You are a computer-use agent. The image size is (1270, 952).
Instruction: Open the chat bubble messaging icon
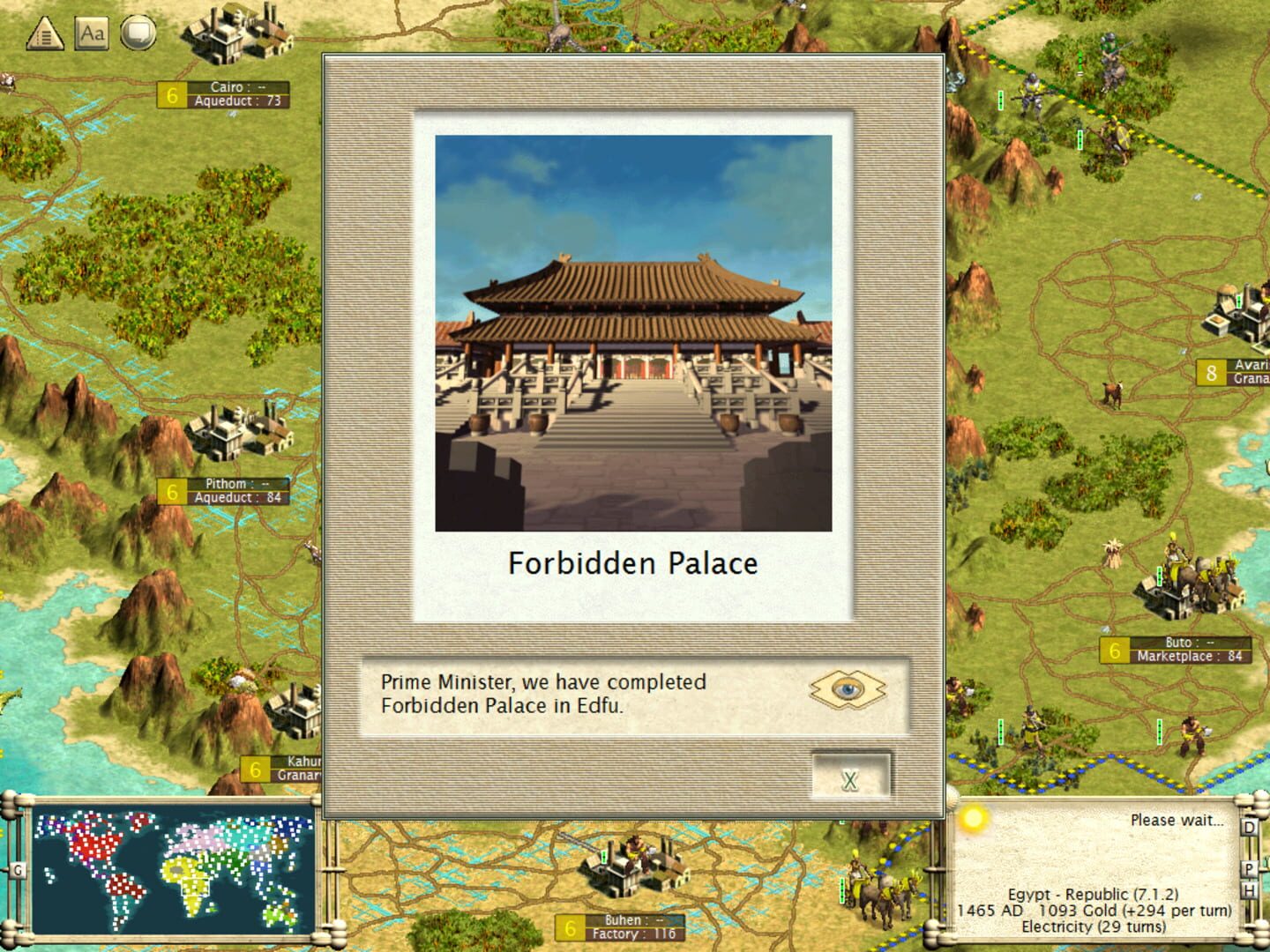tap(139, 33)
